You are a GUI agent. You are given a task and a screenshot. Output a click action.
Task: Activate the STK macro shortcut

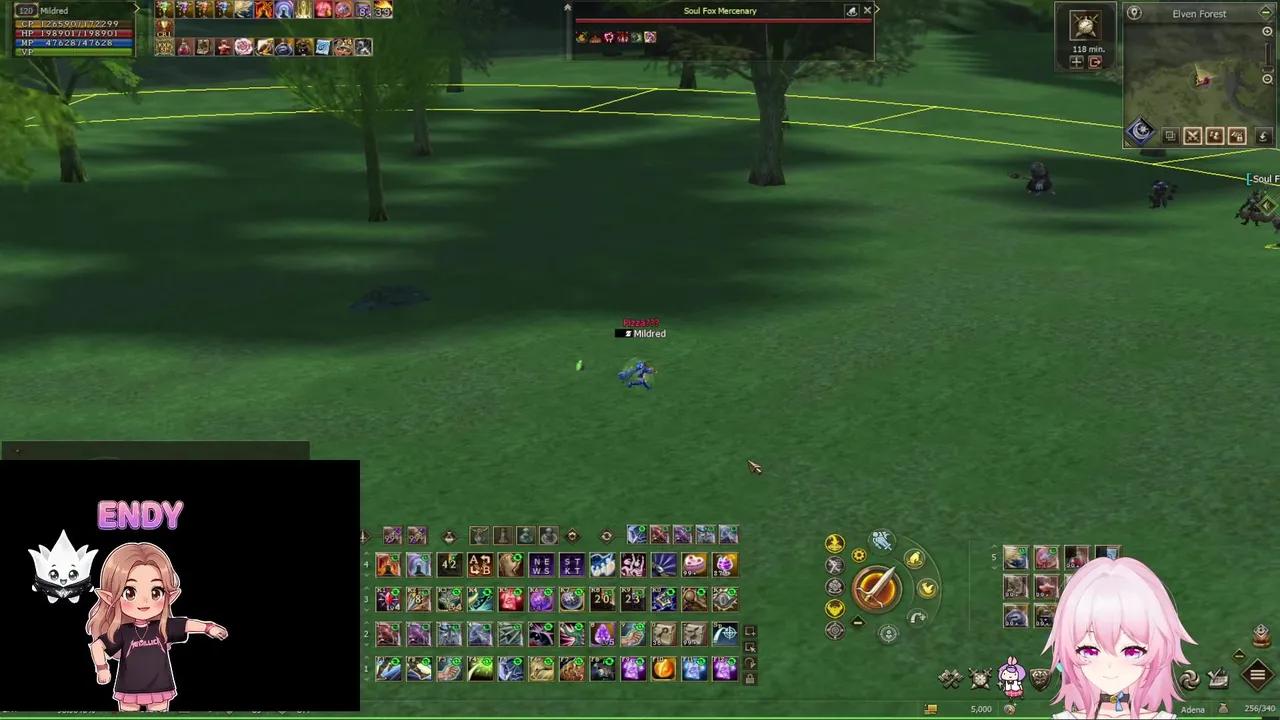pos(571,565)
